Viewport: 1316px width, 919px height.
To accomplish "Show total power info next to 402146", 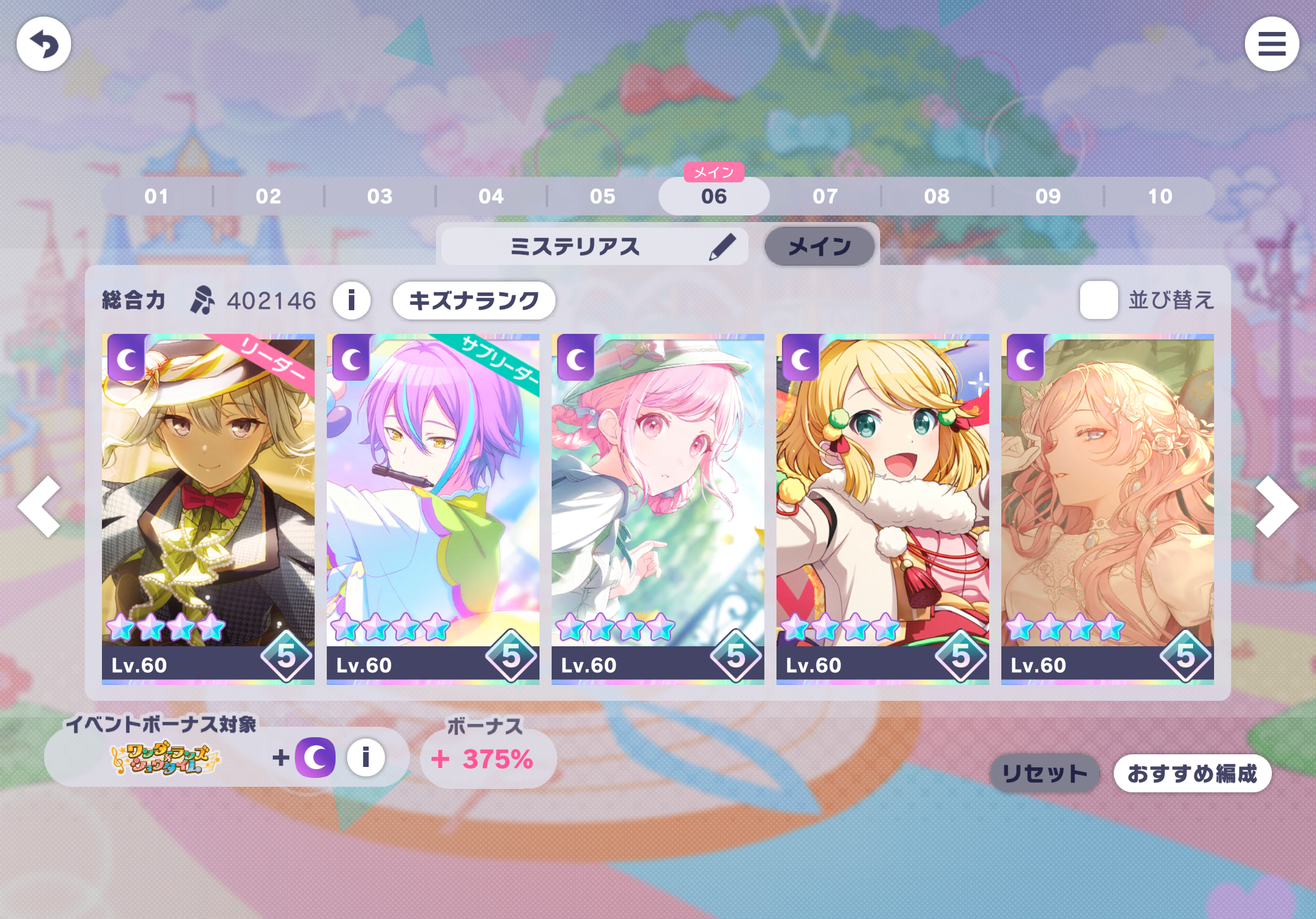I will pos(352,300).
